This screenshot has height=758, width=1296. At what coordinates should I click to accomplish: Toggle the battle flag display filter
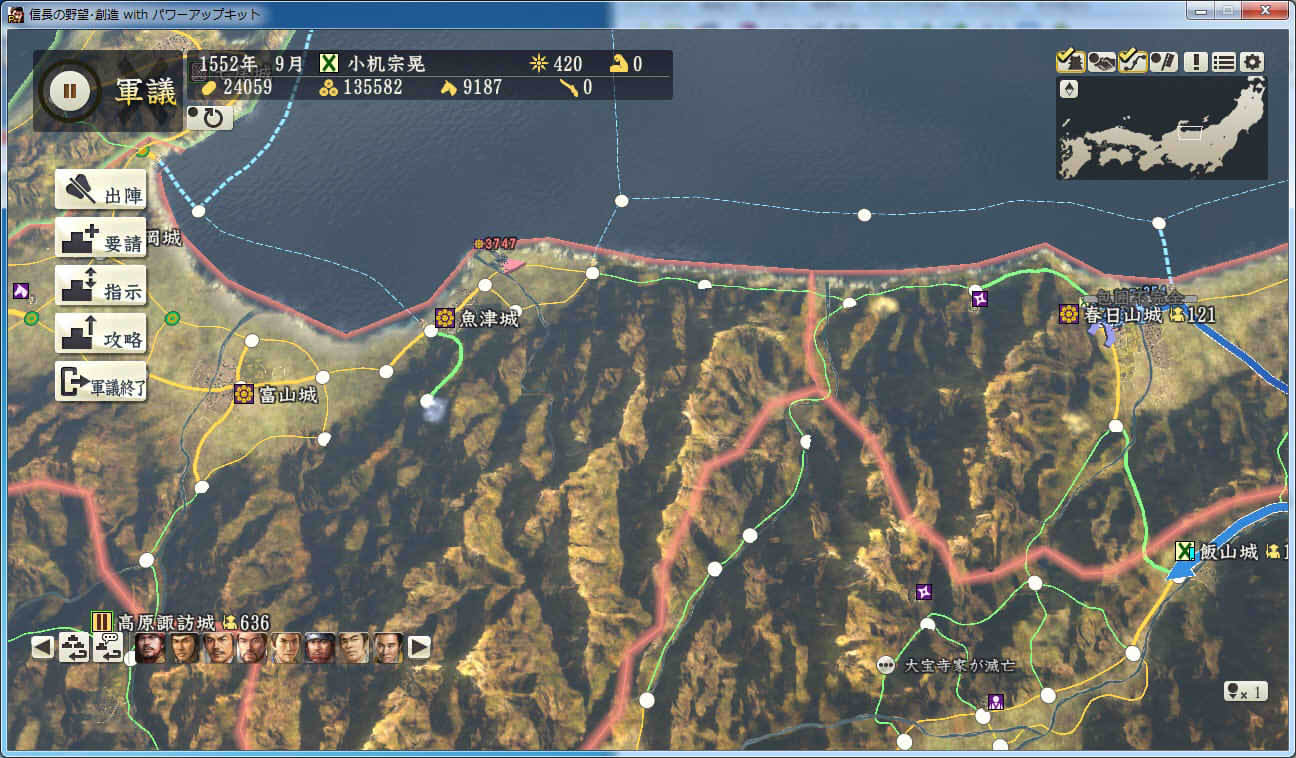pos(1163,62)
